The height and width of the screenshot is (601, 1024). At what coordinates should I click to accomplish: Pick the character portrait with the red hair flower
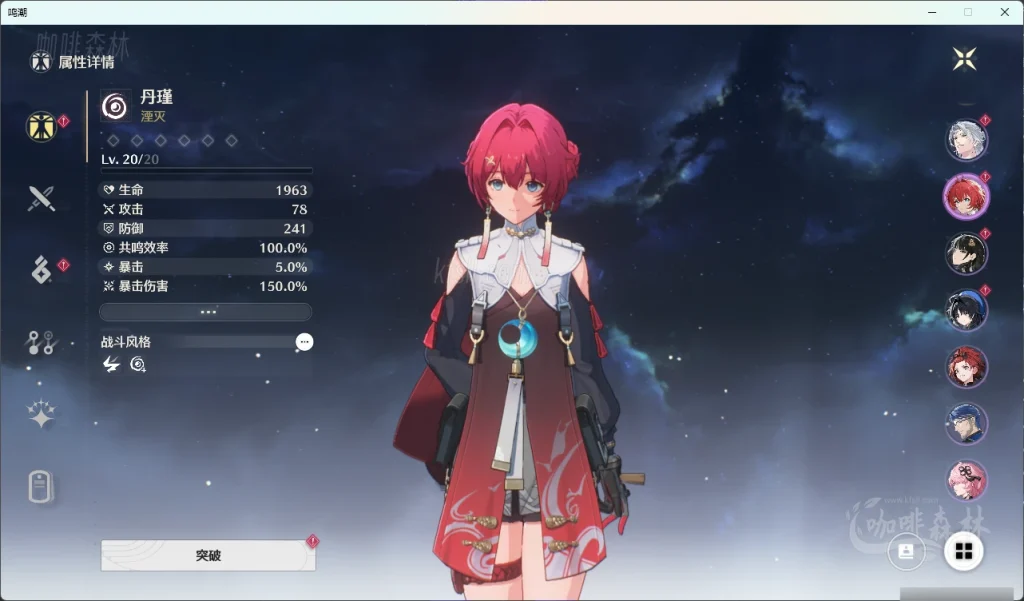pos(966,367)
